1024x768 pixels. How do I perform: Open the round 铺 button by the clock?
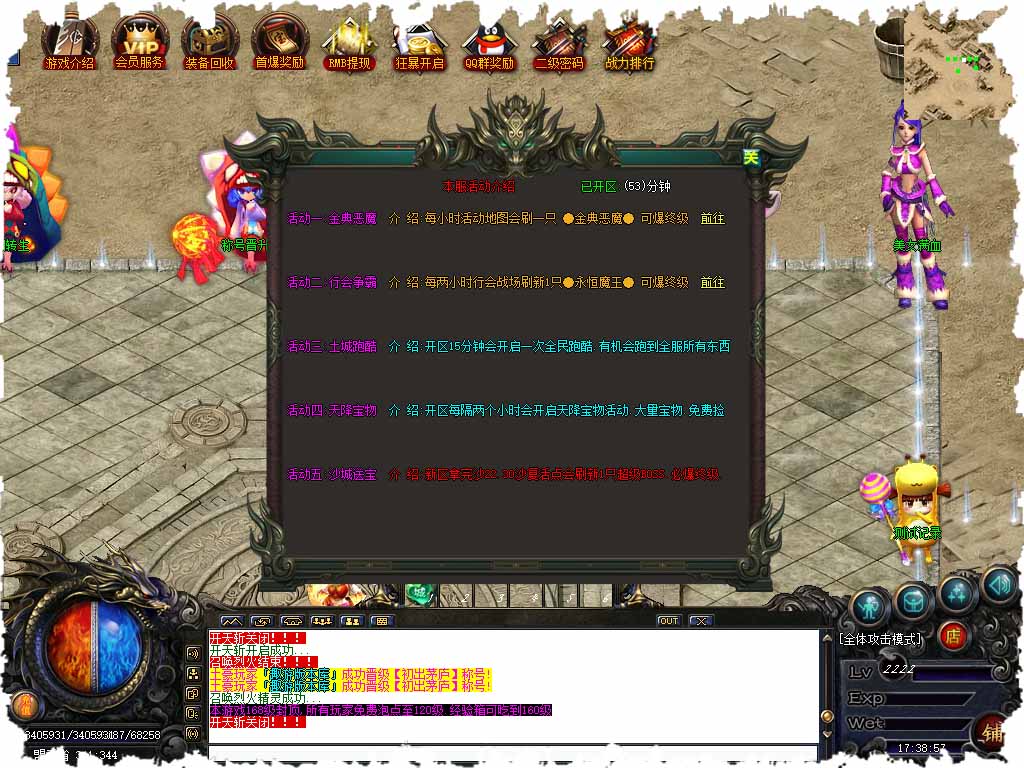click(x=992, y=731)
